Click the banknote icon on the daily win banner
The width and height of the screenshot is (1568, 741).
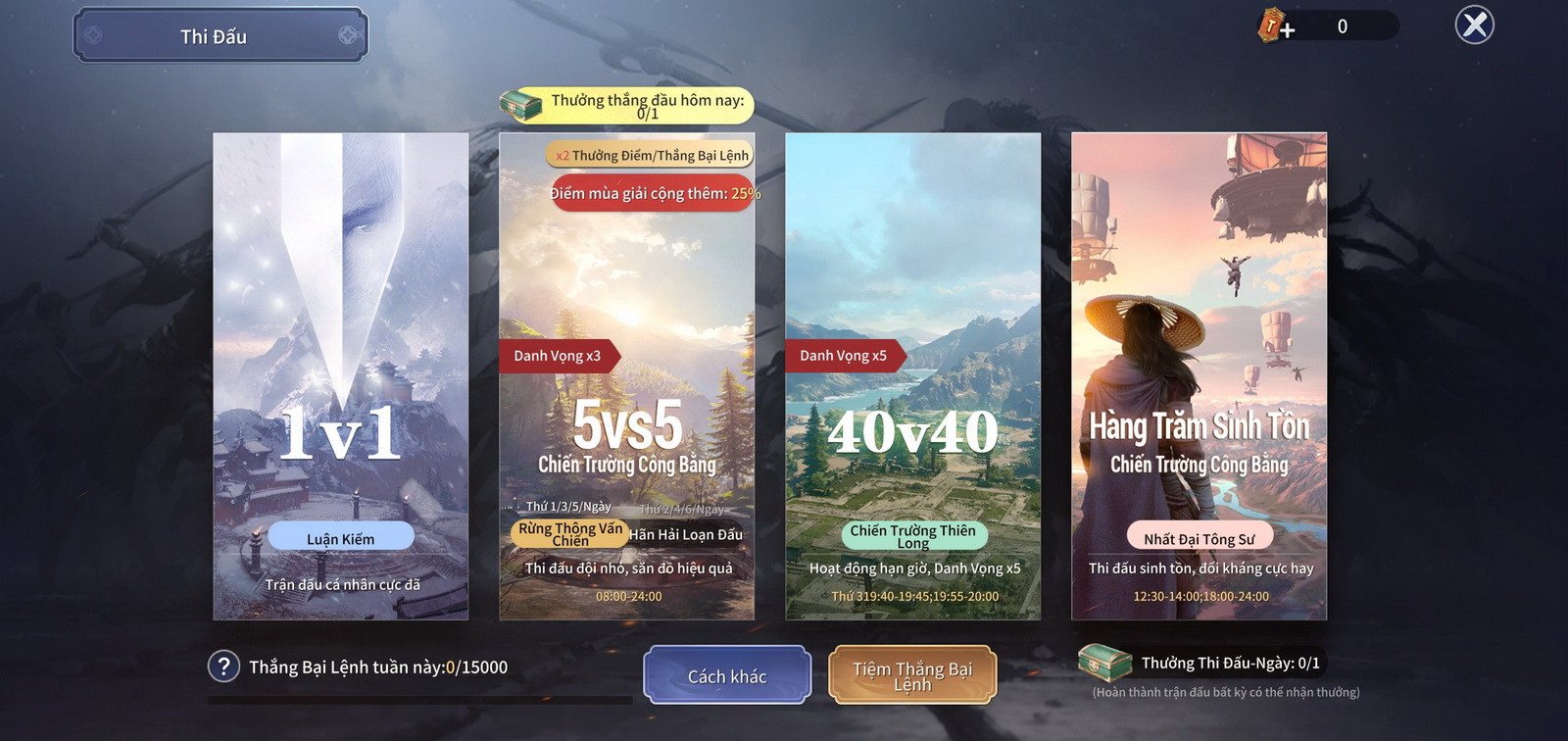click(x=520, y=104)
